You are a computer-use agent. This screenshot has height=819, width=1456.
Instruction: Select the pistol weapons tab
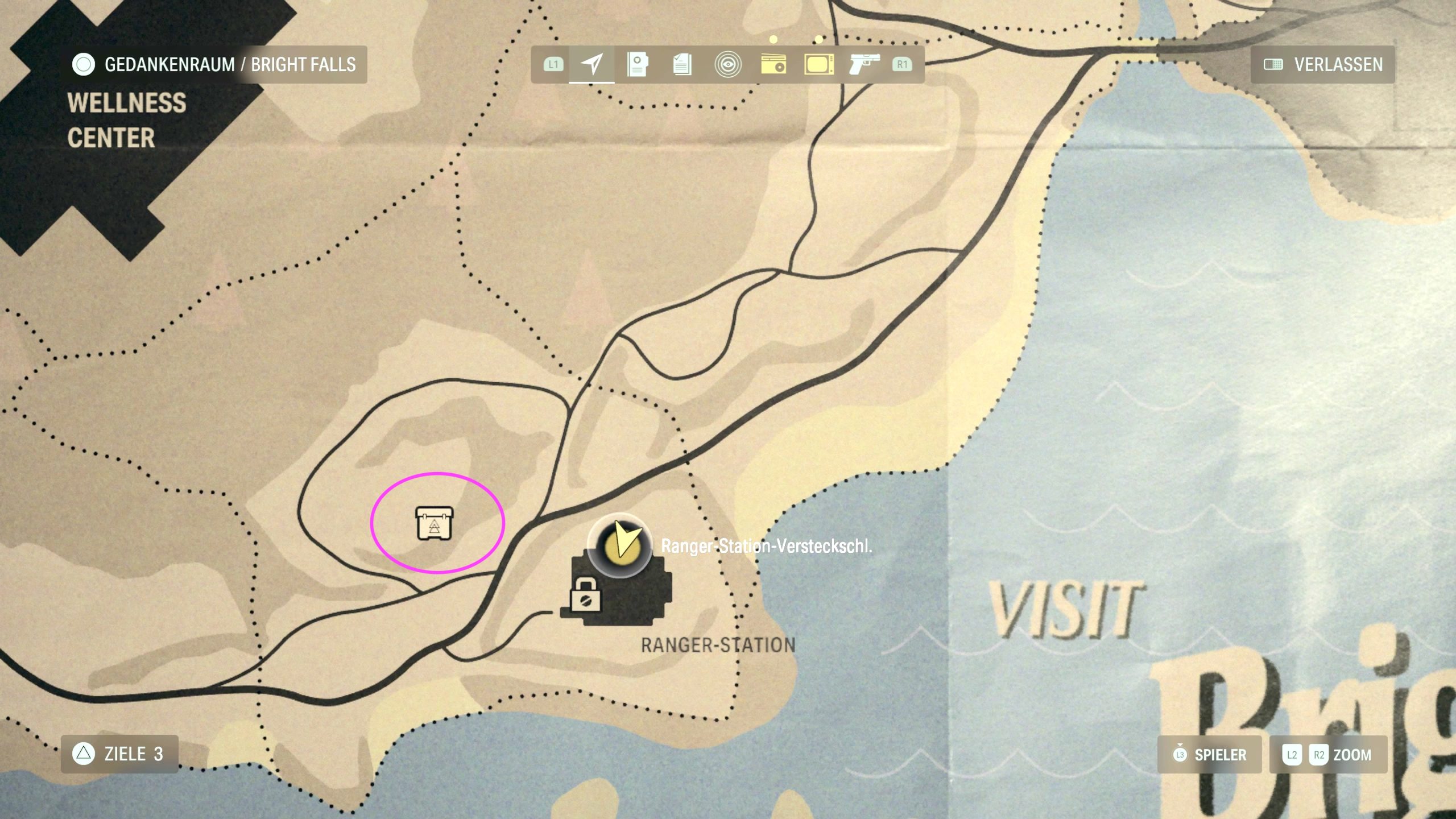[x=864, y=64]
